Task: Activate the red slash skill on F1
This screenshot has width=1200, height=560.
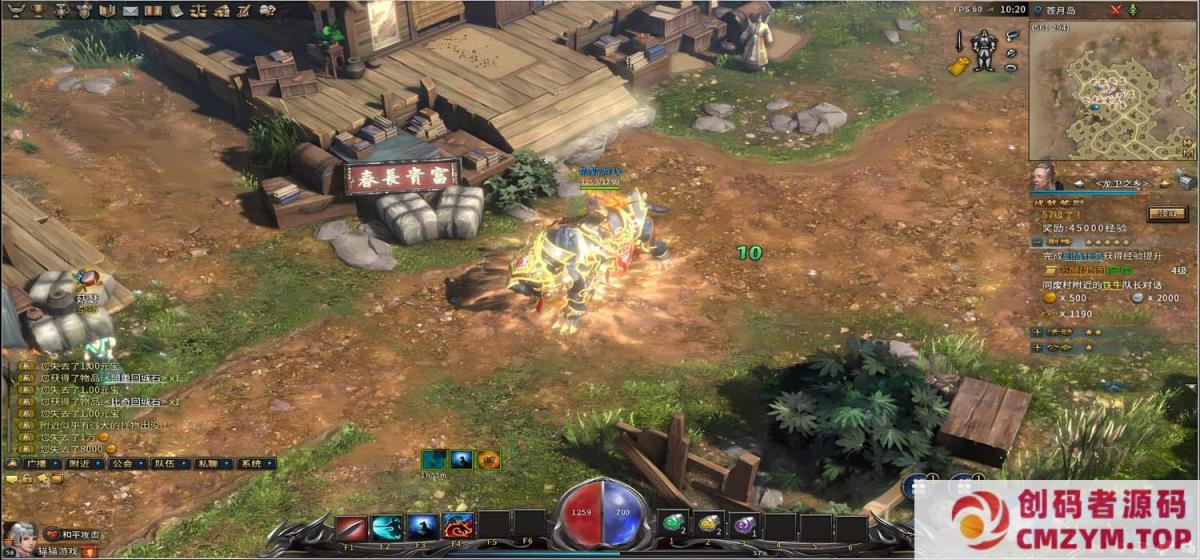Action: [x=350, y=528]
